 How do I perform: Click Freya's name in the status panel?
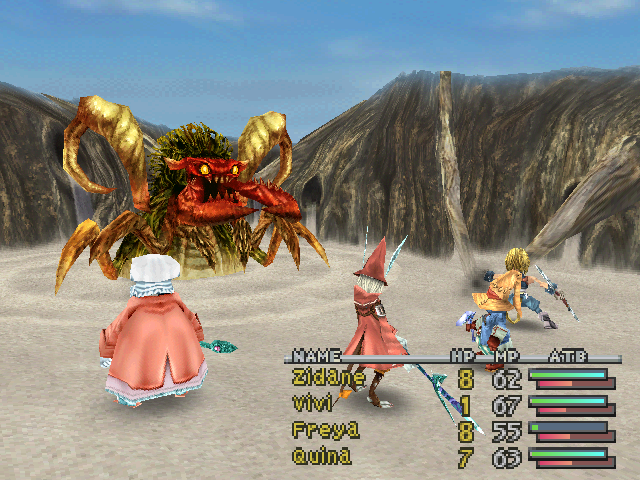pyautogui.click(x=319, y=430)
